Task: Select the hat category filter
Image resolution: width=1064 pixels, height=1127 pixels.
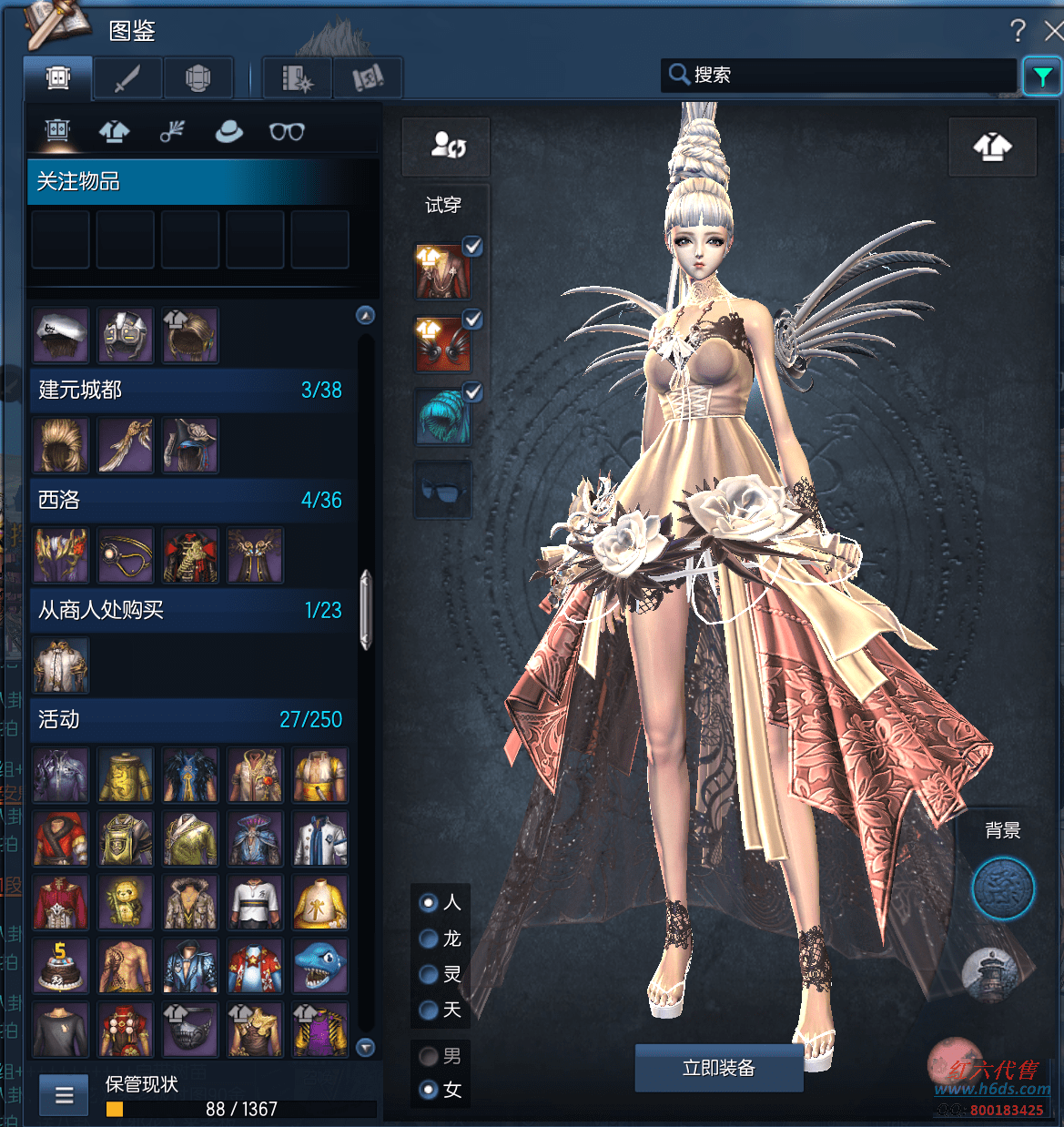Action: [x=228, y=132]
